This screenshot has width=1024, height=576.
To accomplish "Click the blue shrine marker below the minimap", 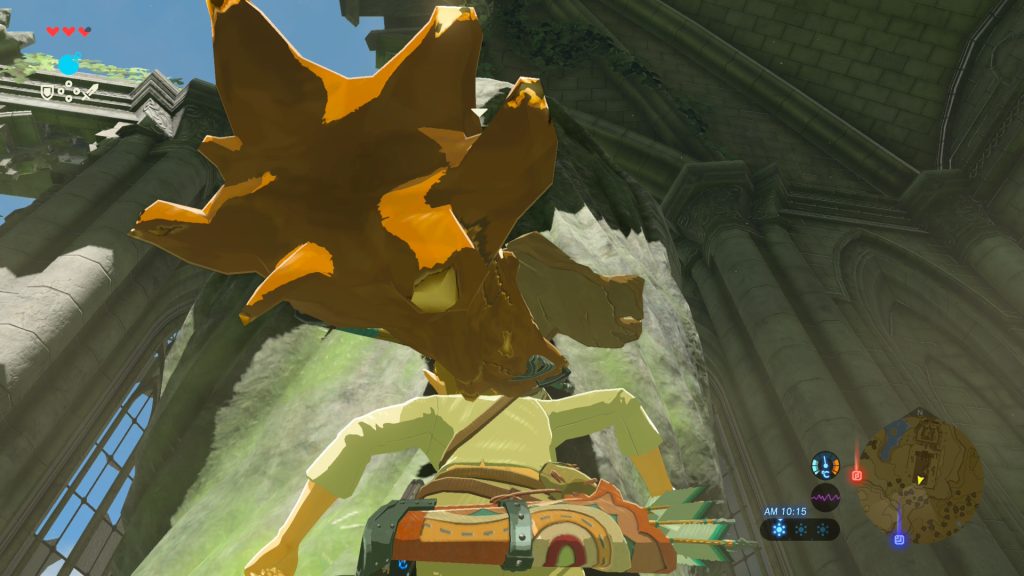I will (898, 540).
